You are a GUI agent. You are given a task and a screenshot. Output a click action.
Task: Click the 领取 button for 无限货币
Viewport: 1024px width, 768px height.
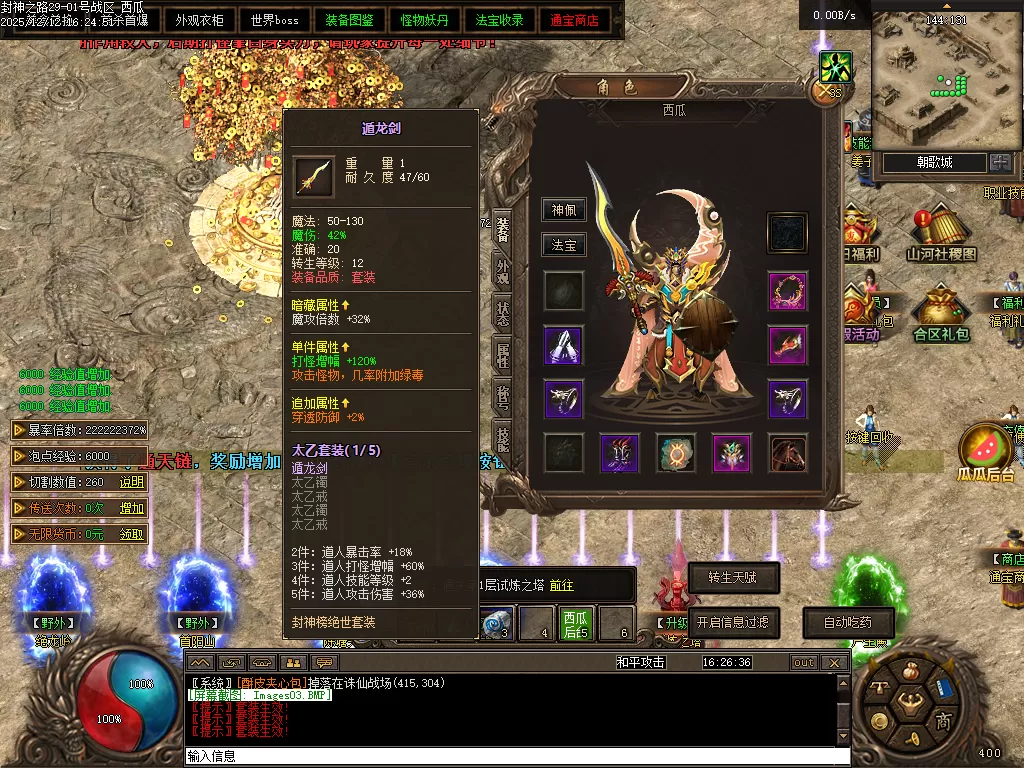tap(132, 534)
